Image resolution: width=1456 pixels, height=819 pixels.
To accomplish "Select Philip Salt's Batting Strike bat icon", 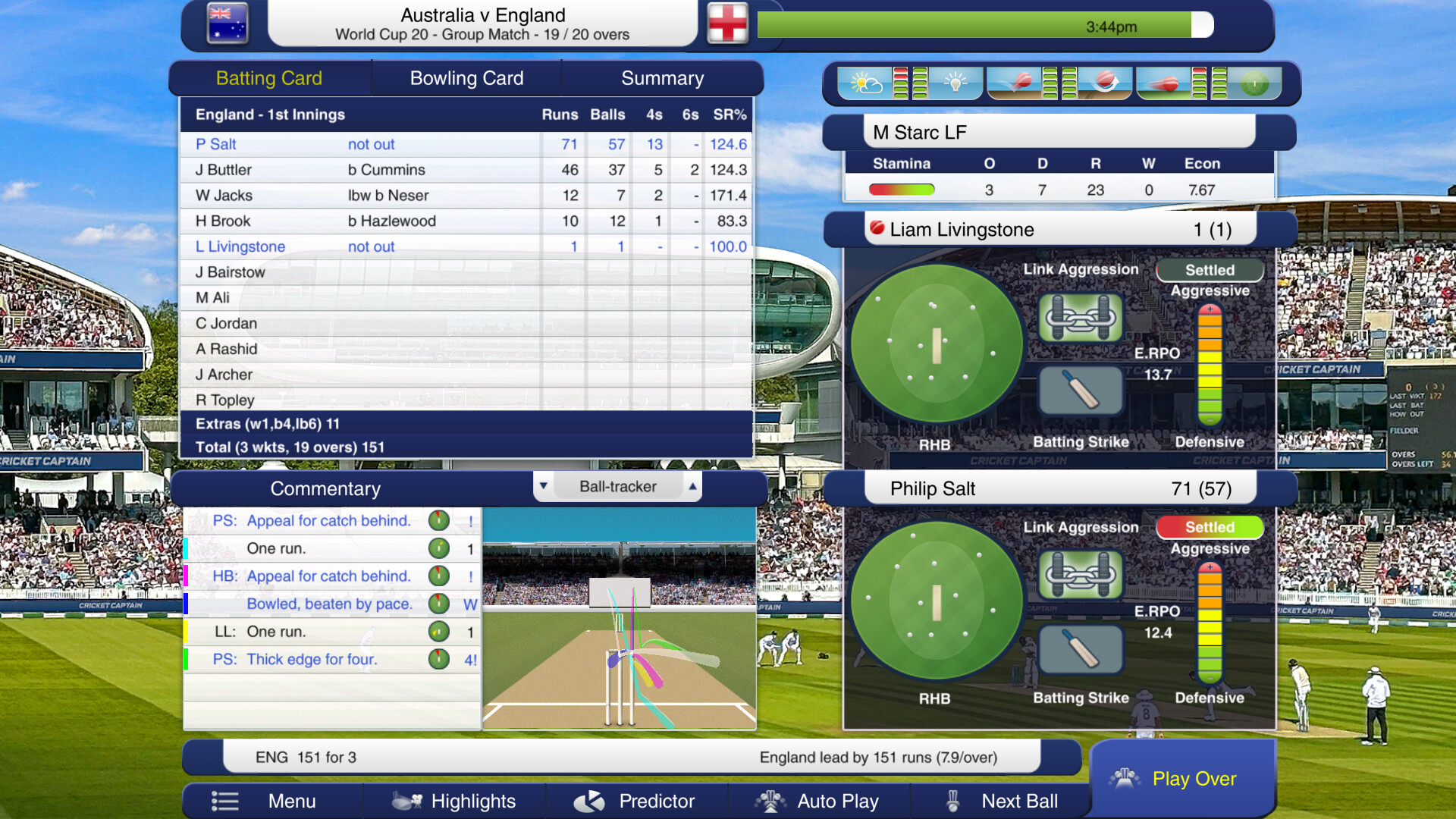I will (x=1080, y=649).
